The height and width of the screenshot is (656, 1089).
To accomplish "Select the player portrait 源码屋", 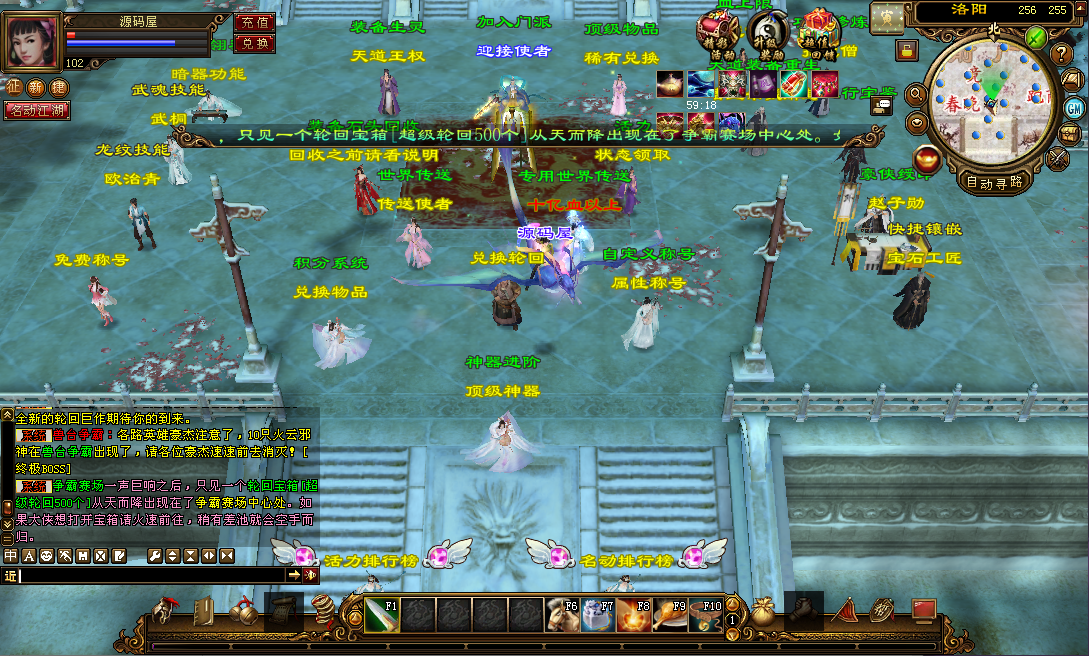I will point(32,42).
